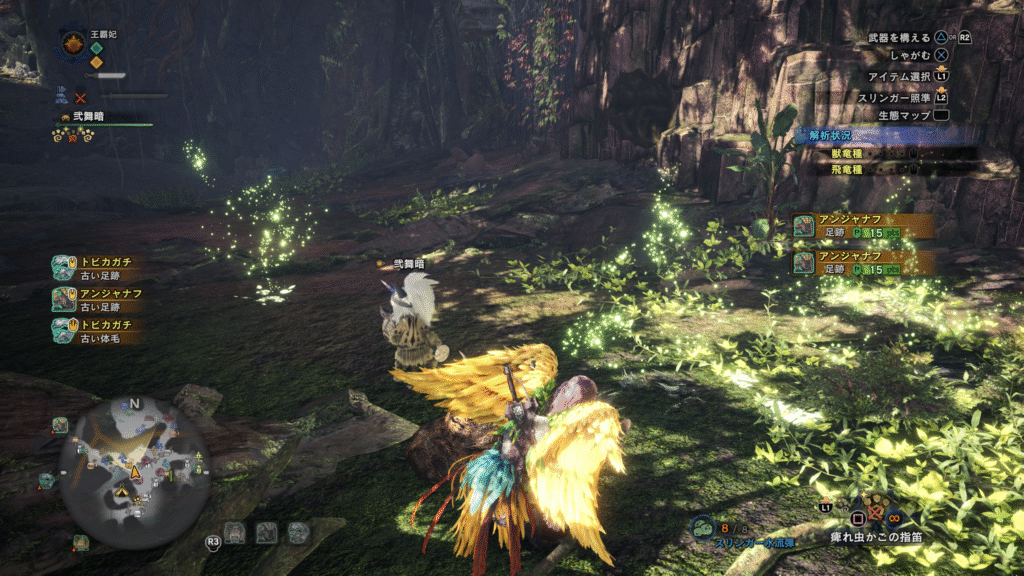The height and width of the screenshot is (576, 1024).
Task: Click the orange quest emblem beside 王覇妃
Action: (73, 43)
